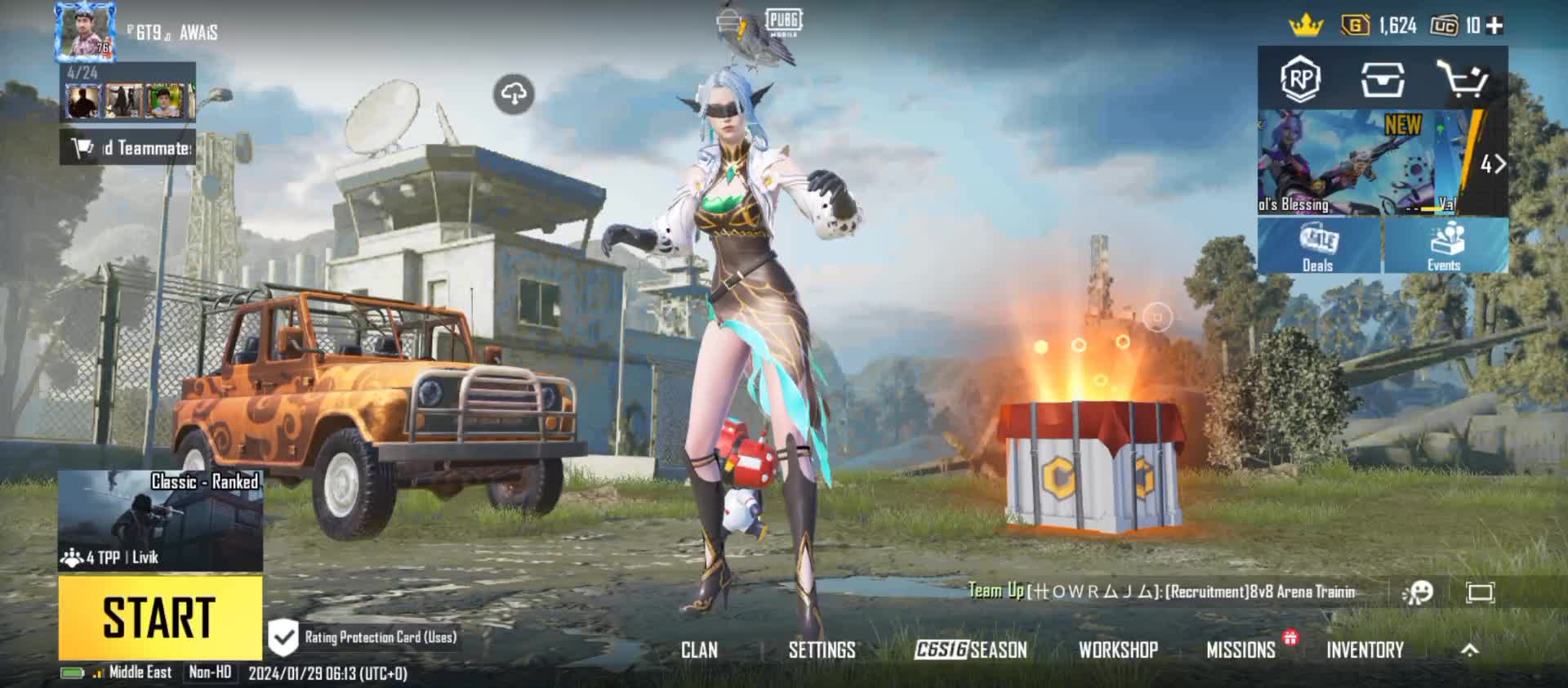
Task: Open the player profile avatar
Action: pos(85,33)
